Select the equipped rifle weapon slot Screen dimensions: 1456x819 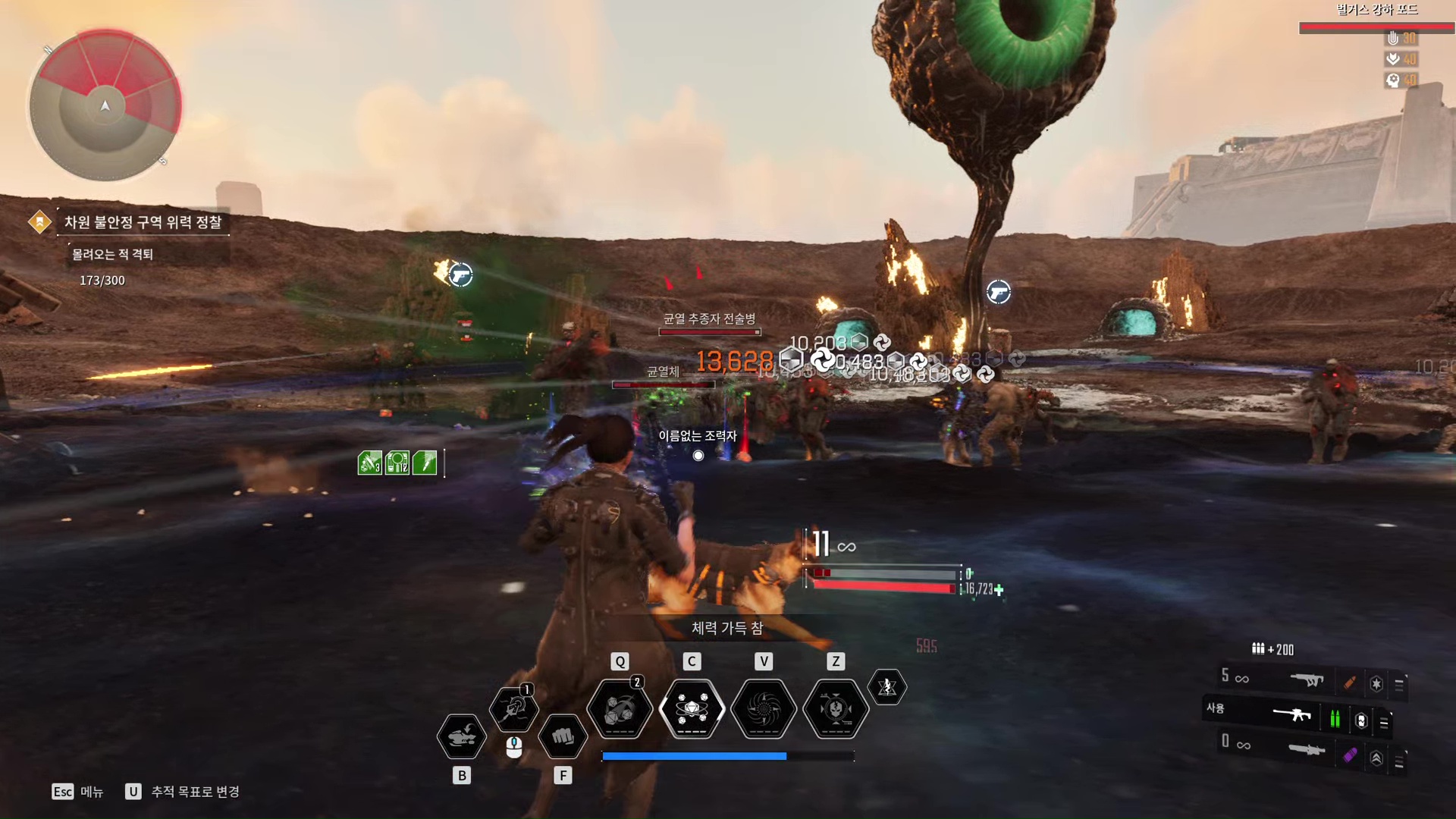point(1292,714)
